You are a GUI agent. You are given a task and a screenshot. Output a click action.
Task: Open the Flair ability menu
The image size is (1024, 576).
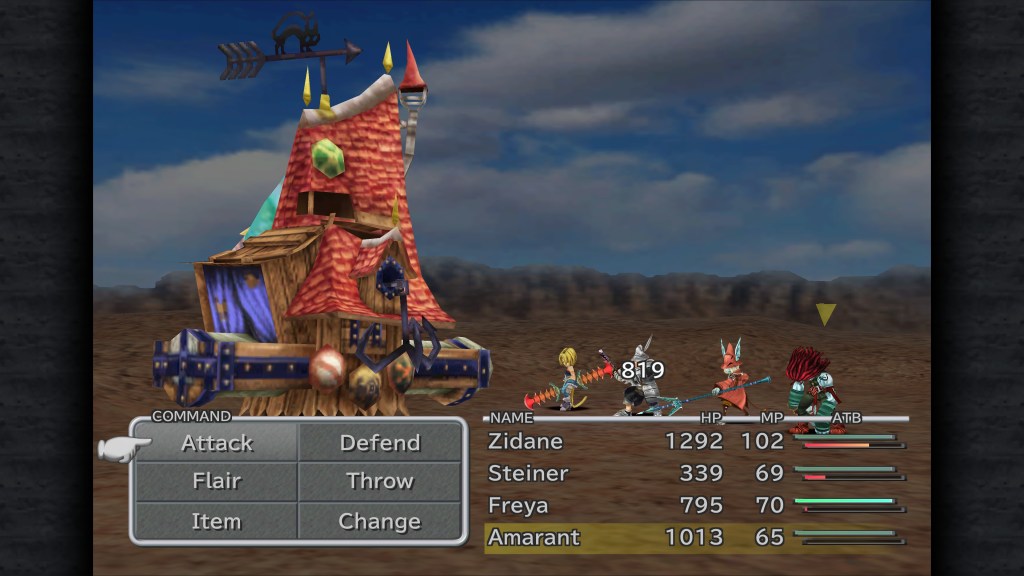point(217,481)
